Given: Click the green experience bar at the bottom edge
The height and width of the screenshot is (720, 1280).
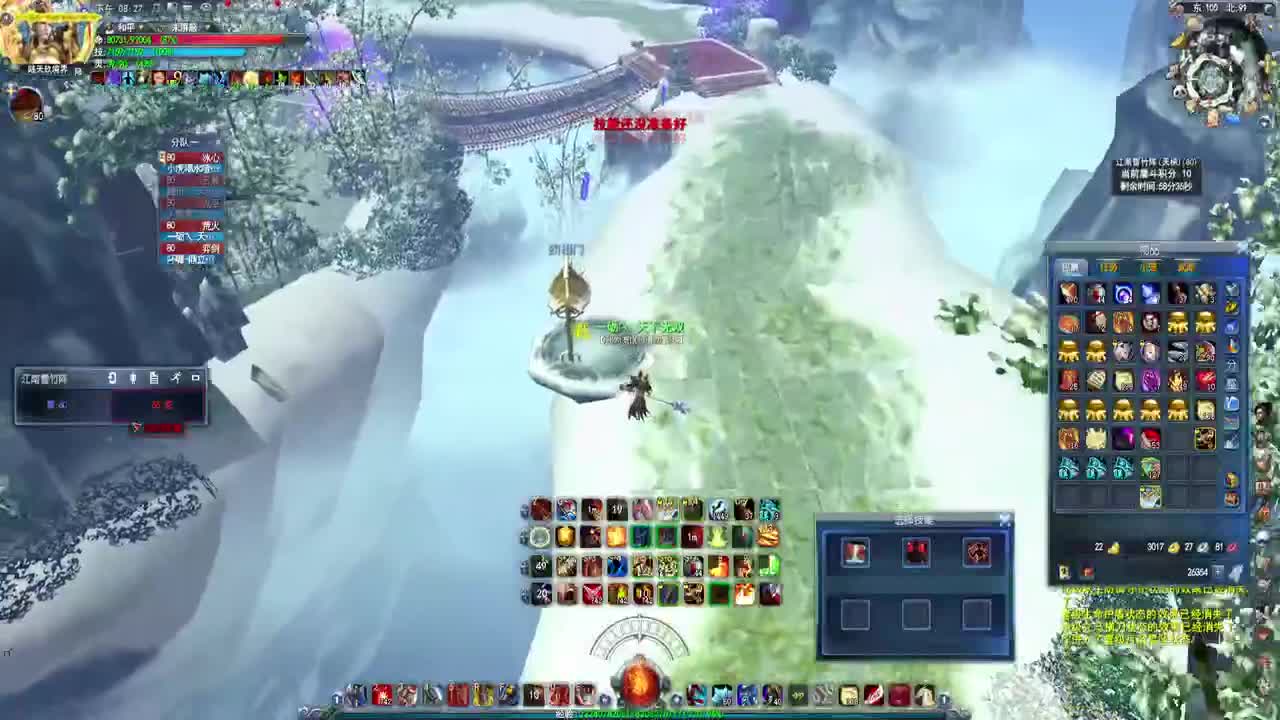Looking at the screenshot, I should click(x=640, y=714).
